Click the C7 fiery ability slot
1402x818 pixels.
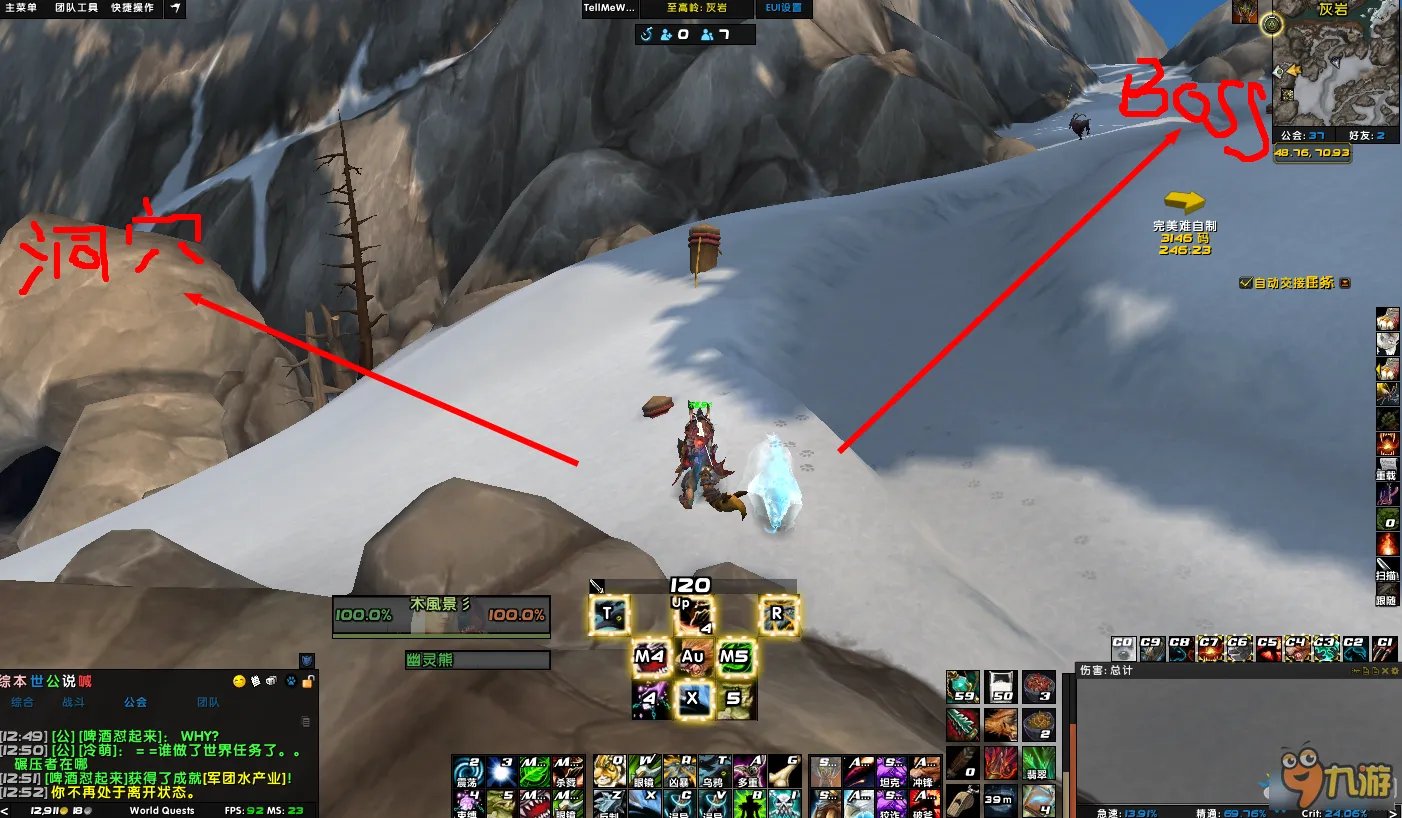pyautogui.click(x=1209, y=648)
